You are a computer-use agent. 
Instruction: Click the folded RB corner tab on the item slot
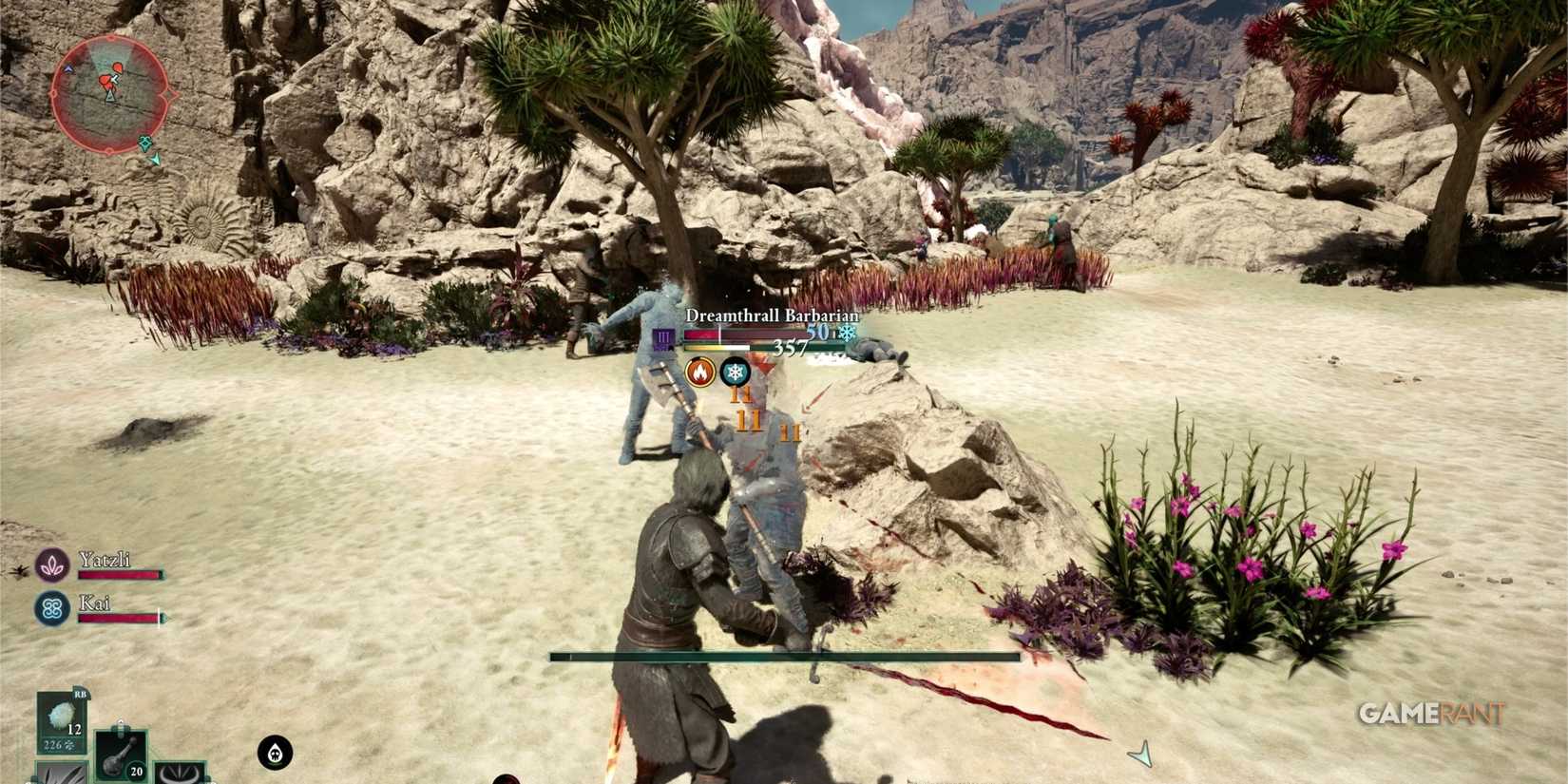point(81,695)
